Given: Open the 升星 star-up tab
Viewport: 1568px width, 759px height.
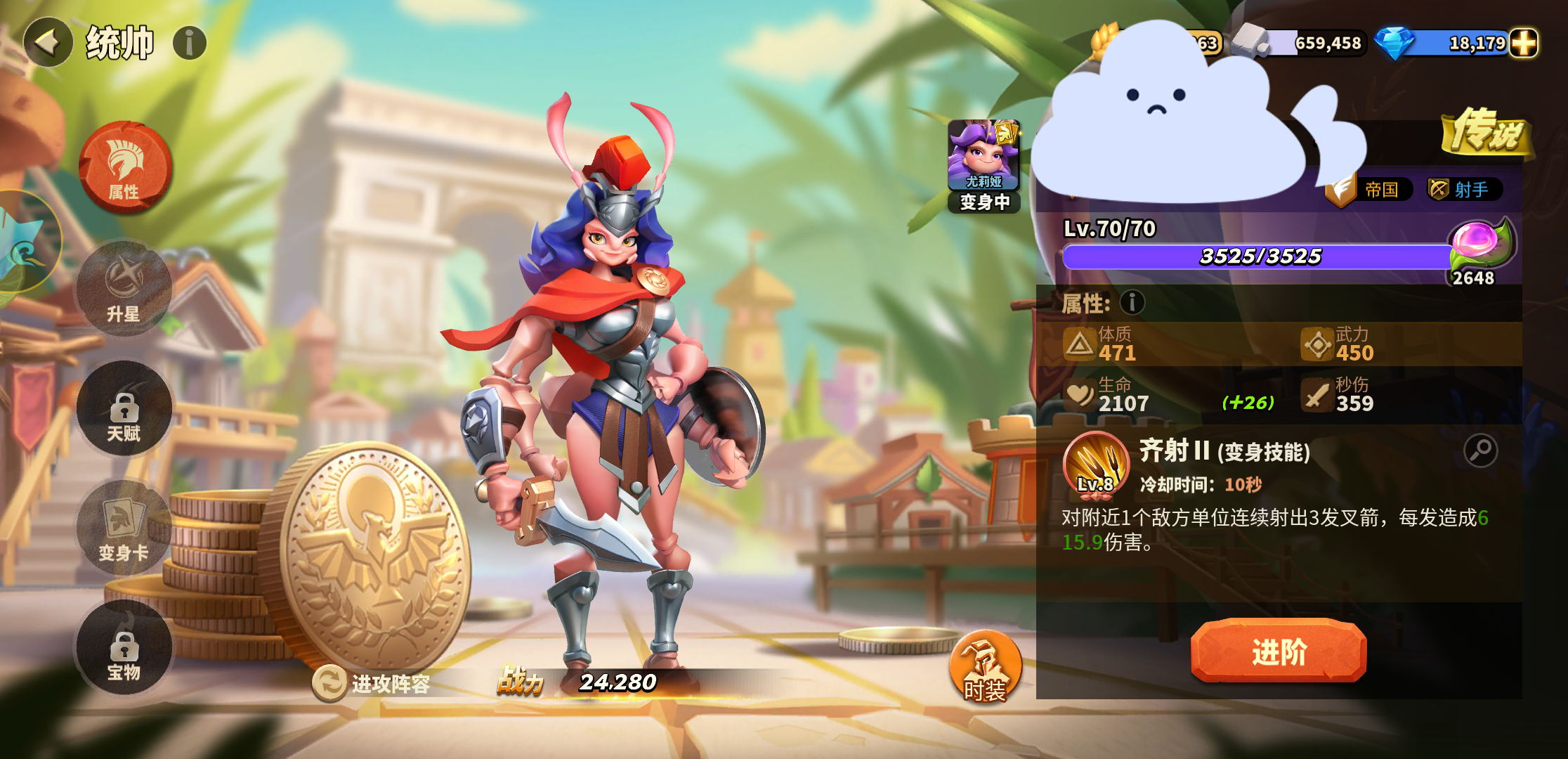Looking at the screenshot, I should coord(124,289).
